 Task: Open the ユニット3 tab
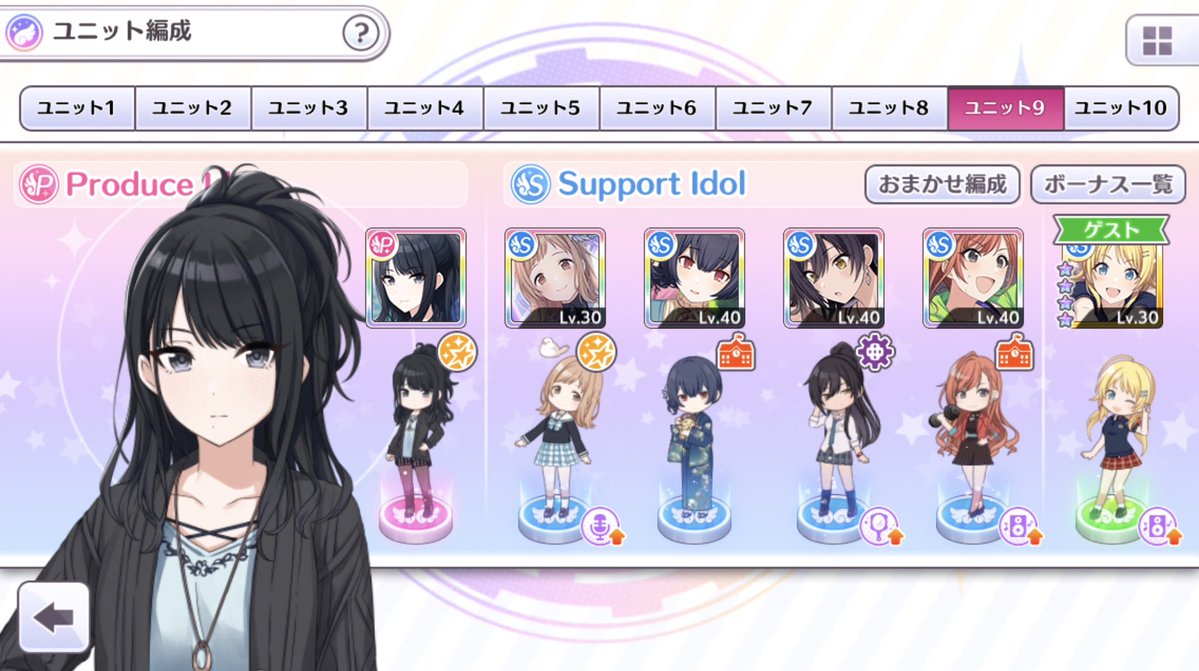point(309,108)
